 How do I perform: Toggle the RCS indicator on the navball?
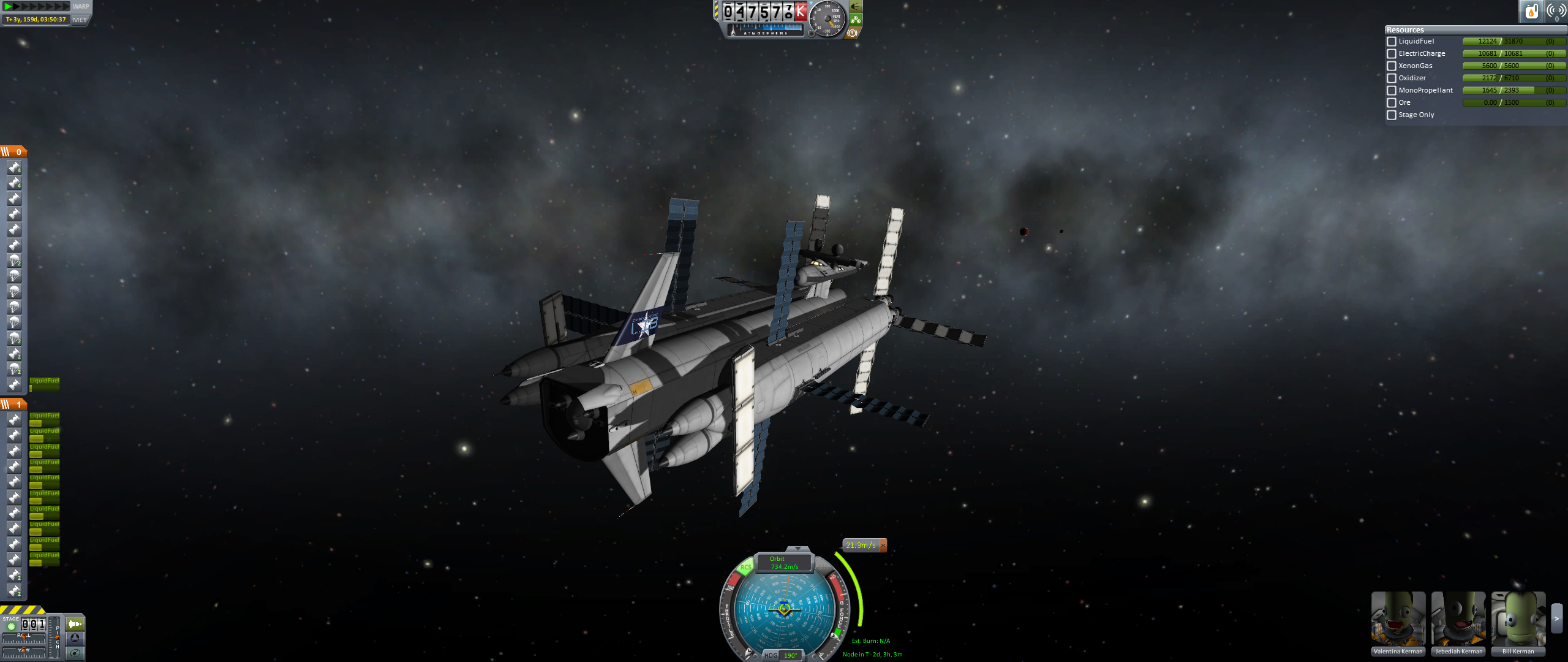745,567
